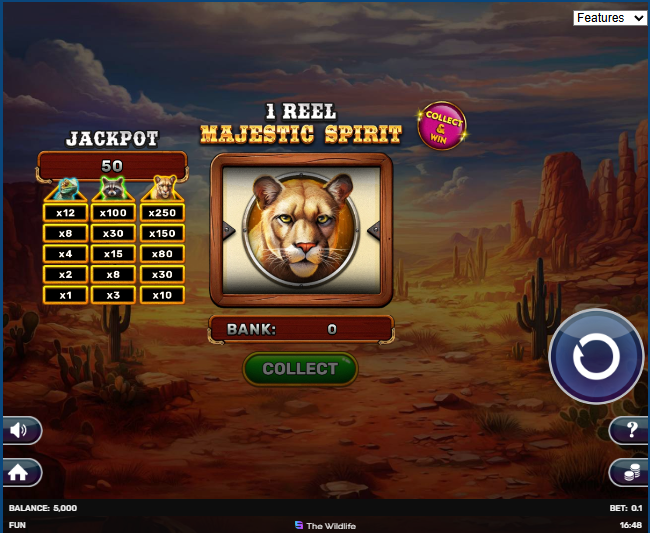Spin the reel with the round arrow button
650x533 pixels.
point(596,357)
